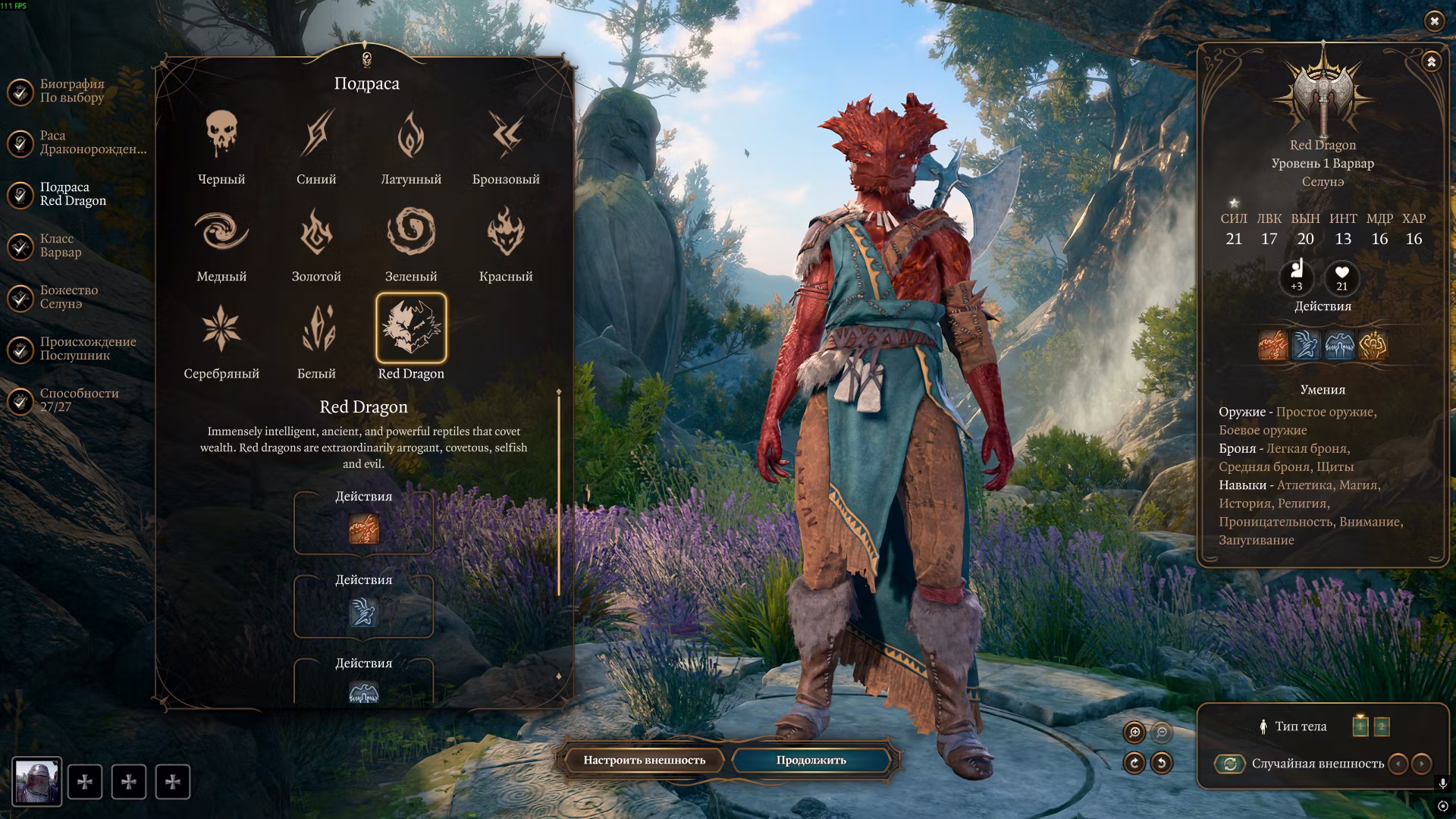Go to the Божество section
This screenshot has height=819, width=1456.
coord(68,297)
